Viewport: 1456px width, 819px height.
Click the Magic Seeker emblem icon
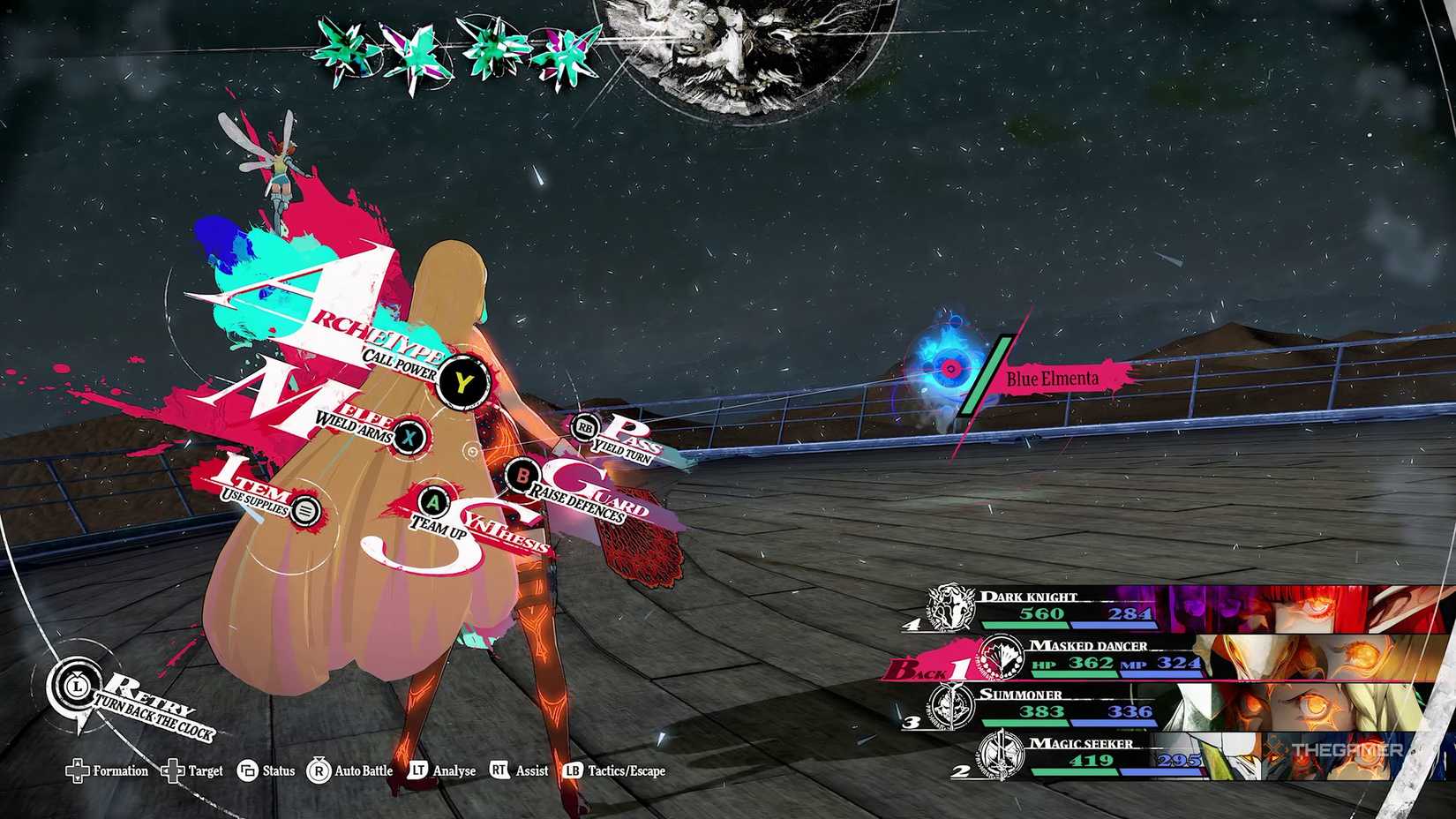click(1002, 755)
